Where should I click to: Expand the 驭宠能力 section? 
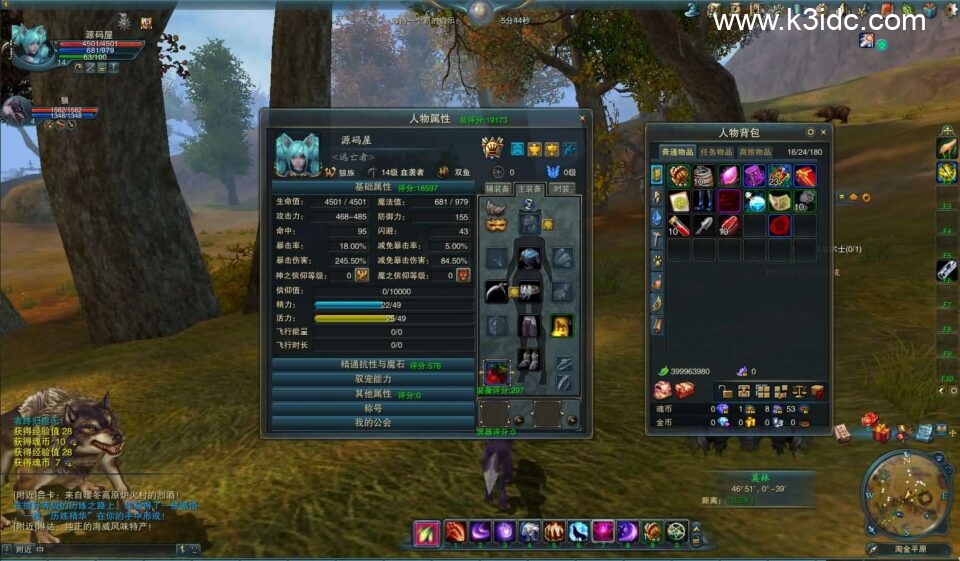[x=373, y=380]
